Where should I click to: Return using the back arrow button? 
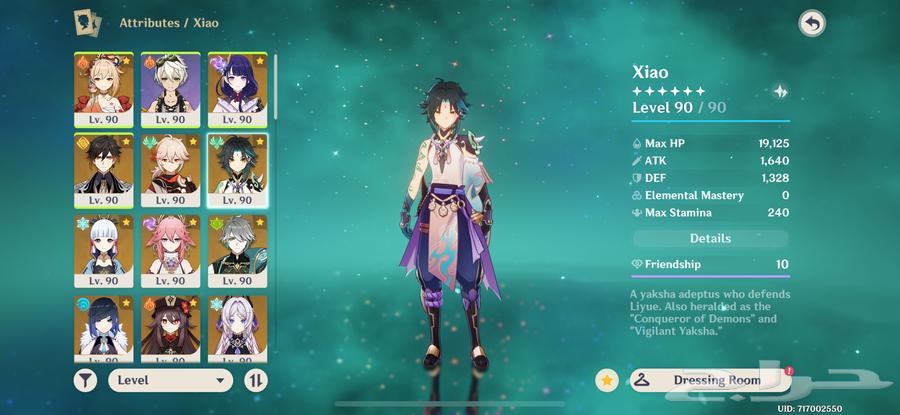[x=812, y=24]
